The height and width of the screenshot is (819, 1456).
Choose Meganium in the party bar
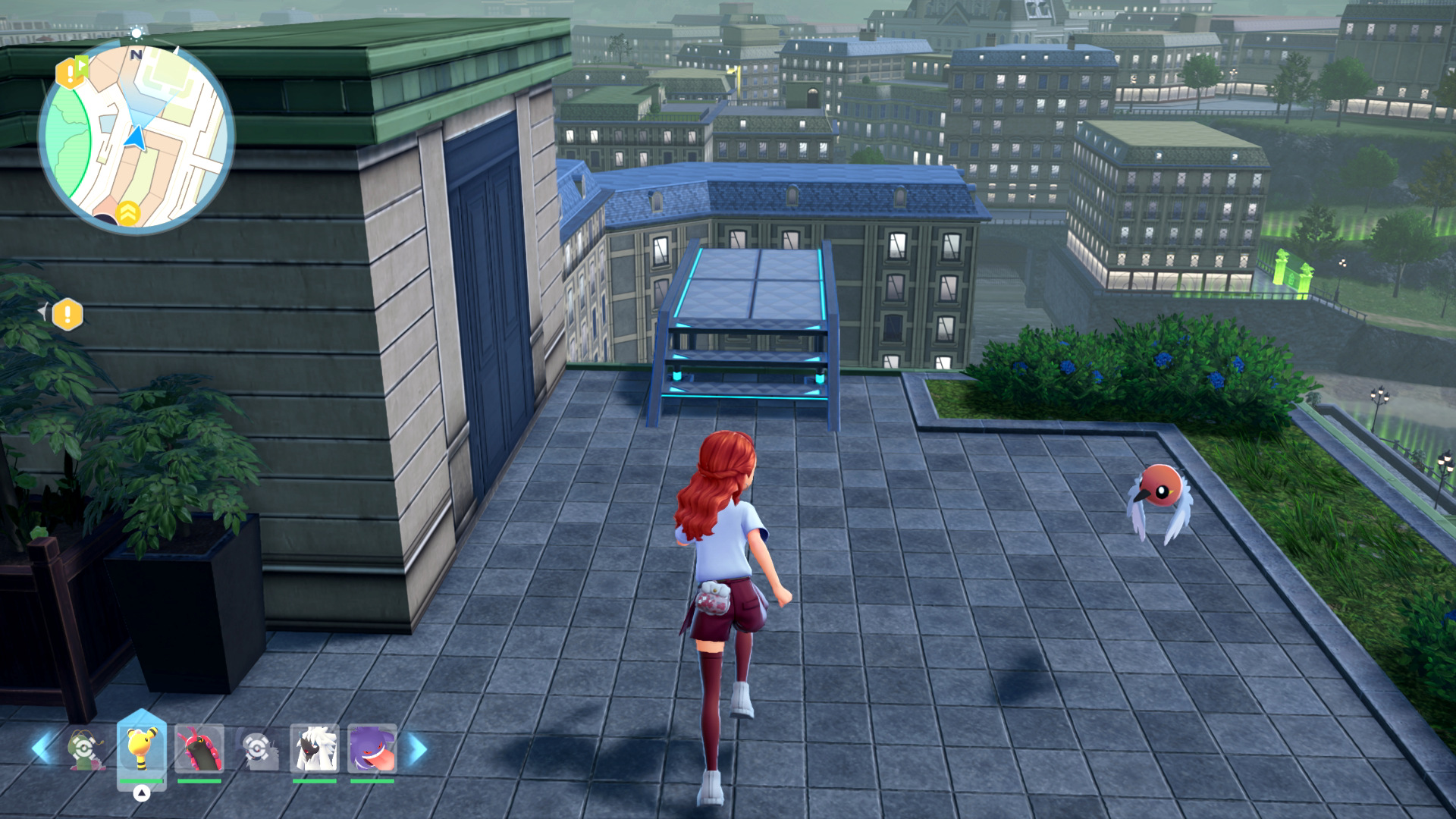pyautogui.click(x=85, y=749)
